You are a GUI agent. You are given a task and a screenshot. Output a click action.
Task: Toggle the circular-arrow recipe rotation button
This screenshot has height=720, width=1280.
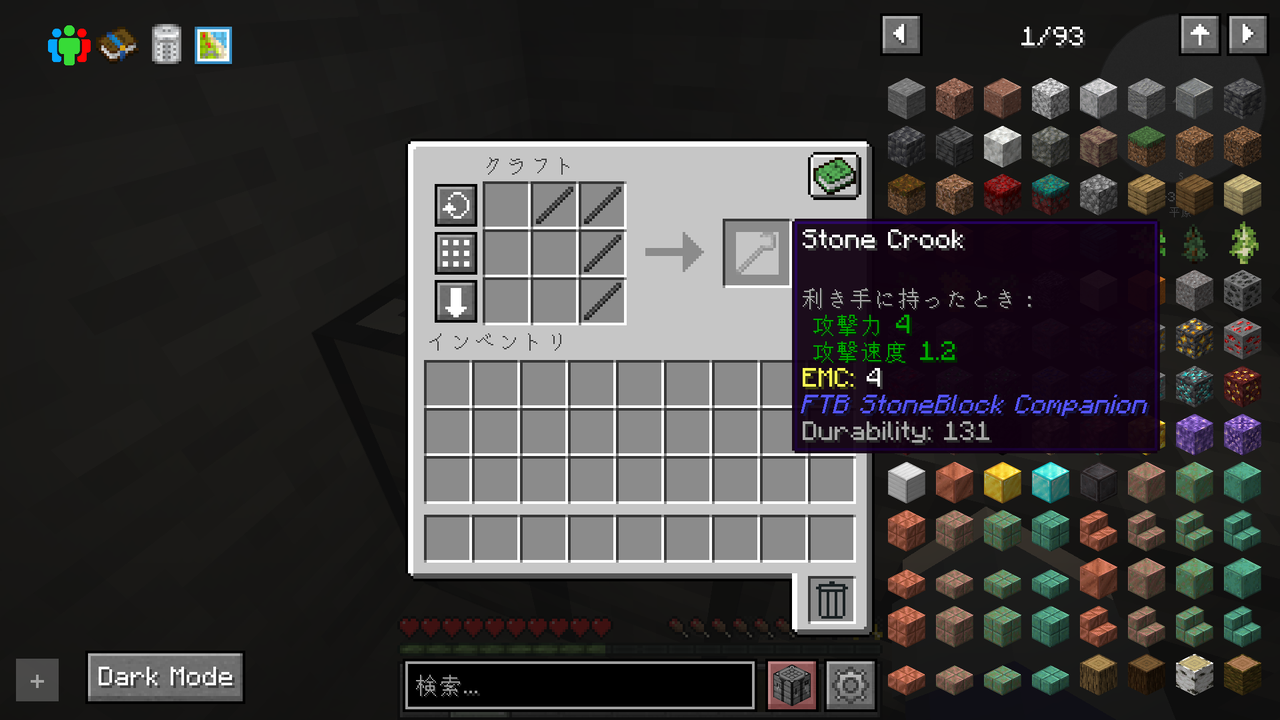point(456,205)
